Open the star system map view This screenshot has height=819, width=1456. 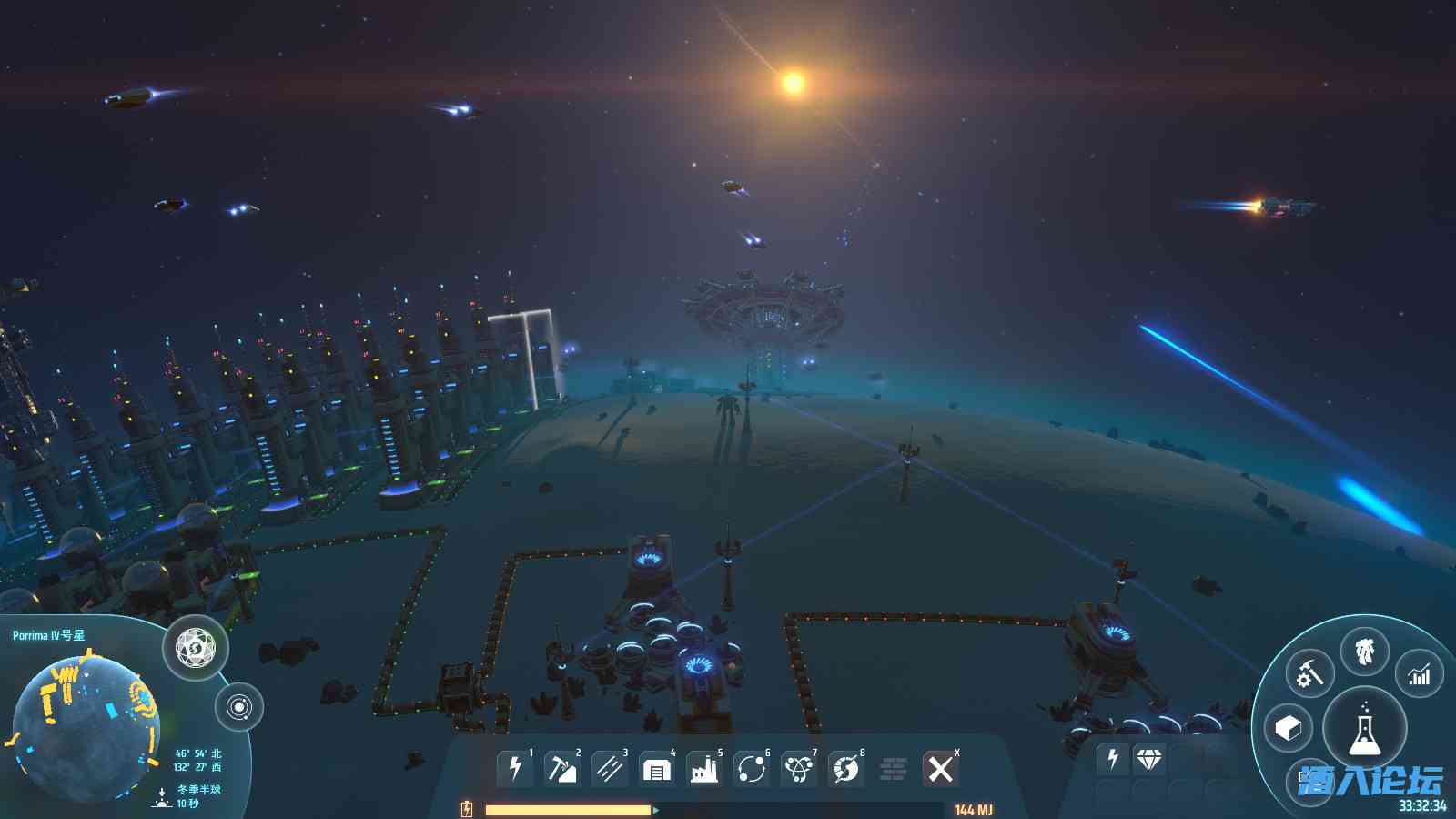point(239,707)
